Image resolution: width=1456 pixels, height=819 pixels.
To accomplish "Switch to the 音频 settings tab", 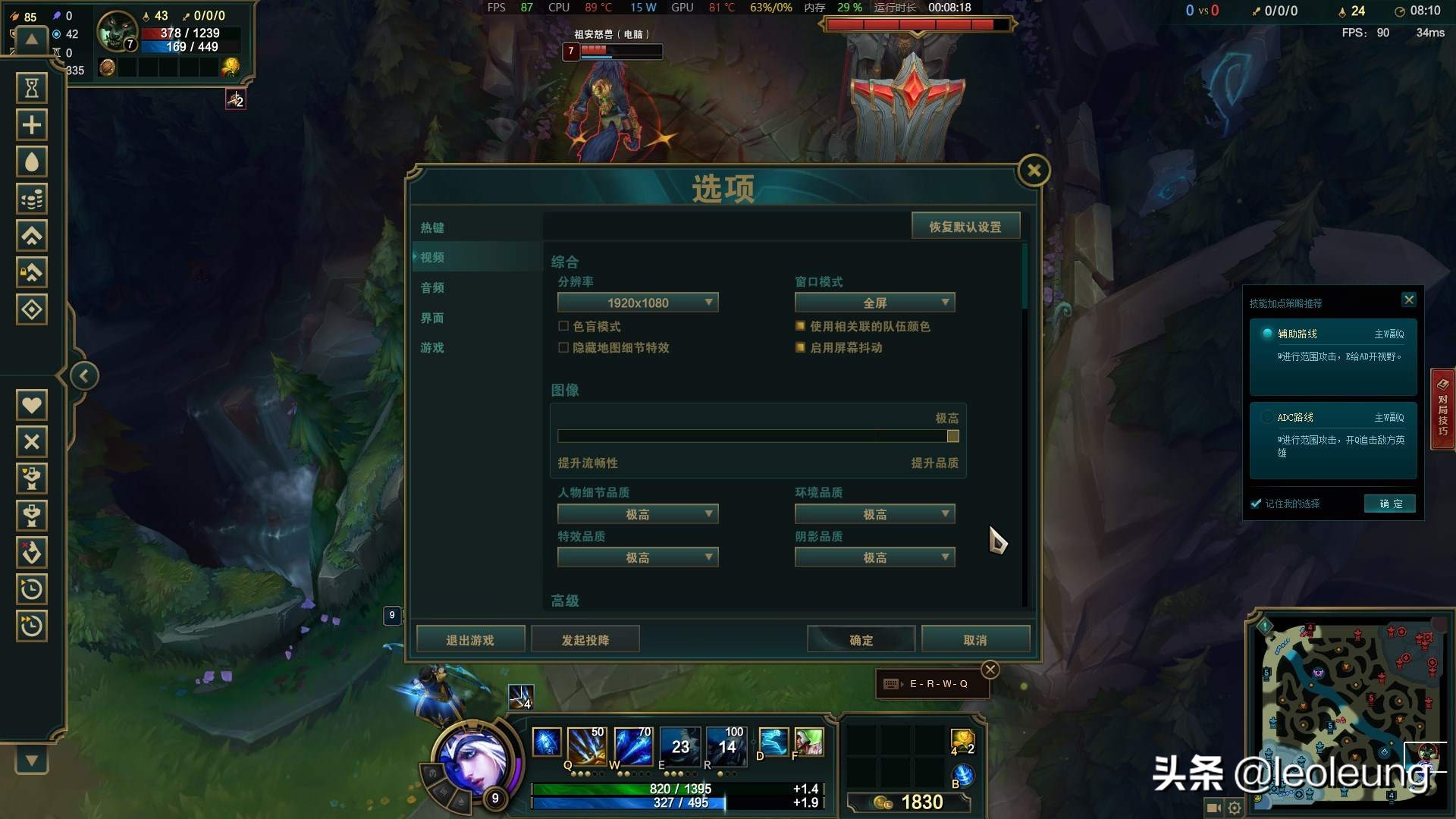I will [431, 287].
